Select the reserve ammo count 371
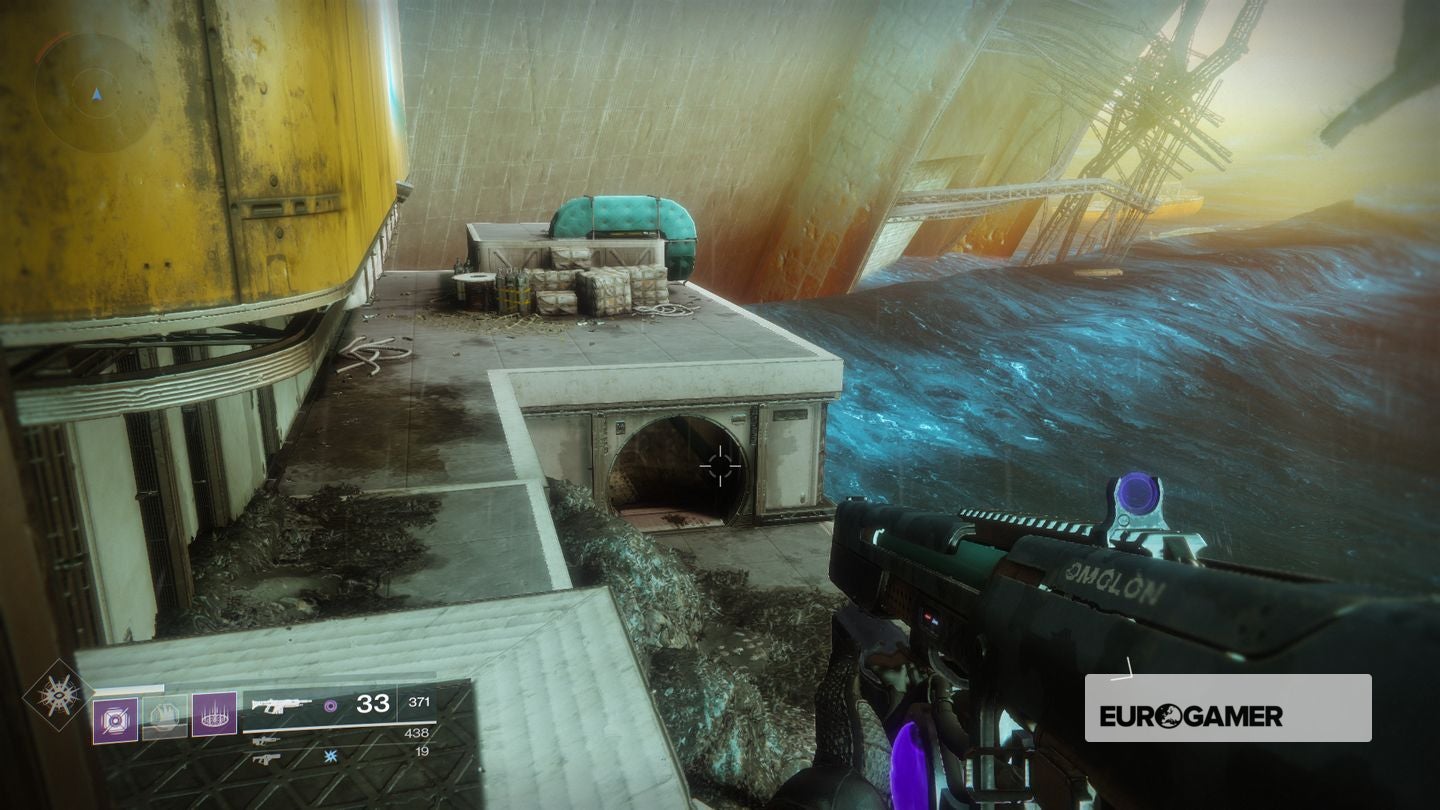 [x=421, y=701]
